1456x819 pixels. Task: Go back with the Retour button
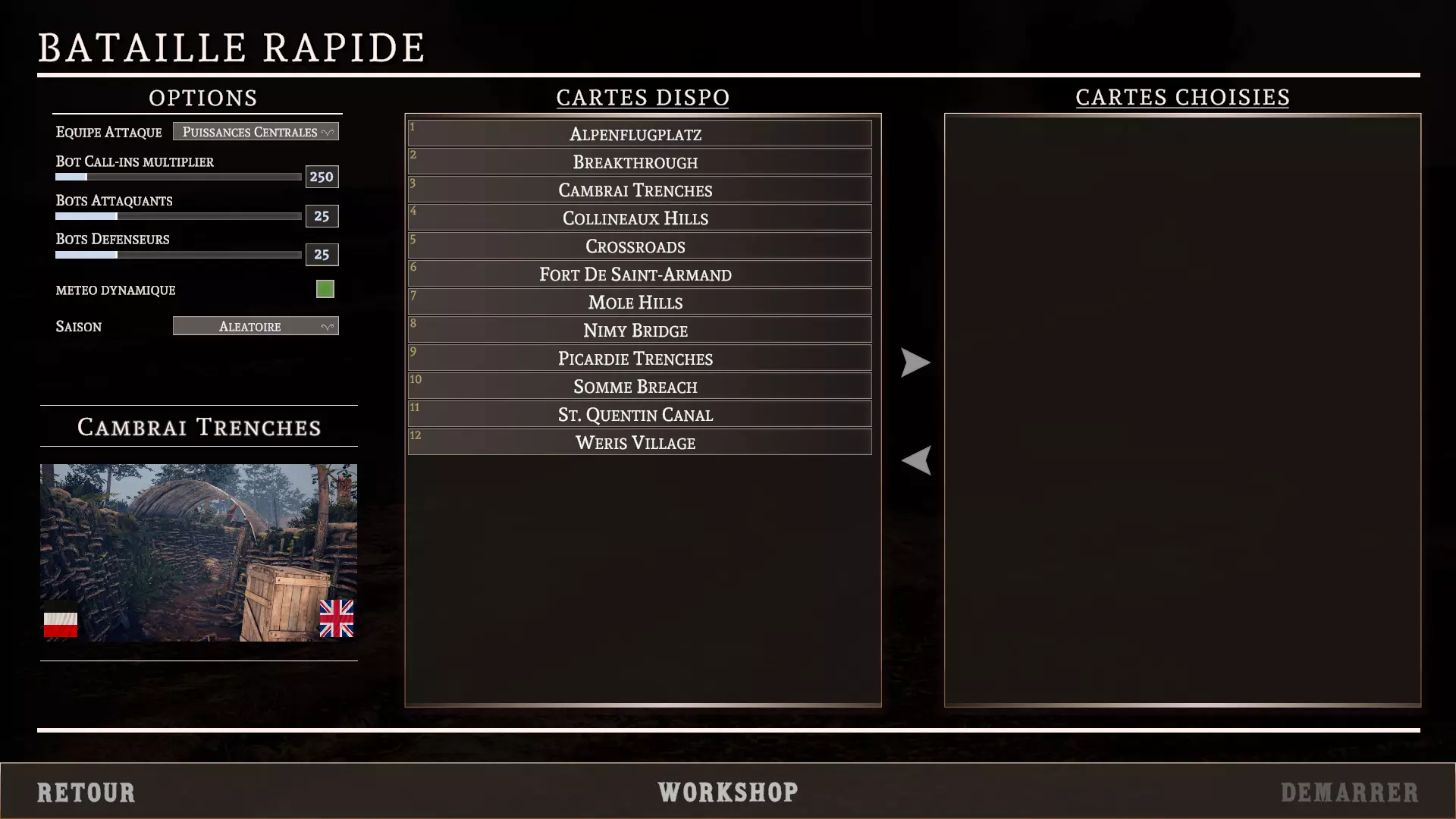86,792
